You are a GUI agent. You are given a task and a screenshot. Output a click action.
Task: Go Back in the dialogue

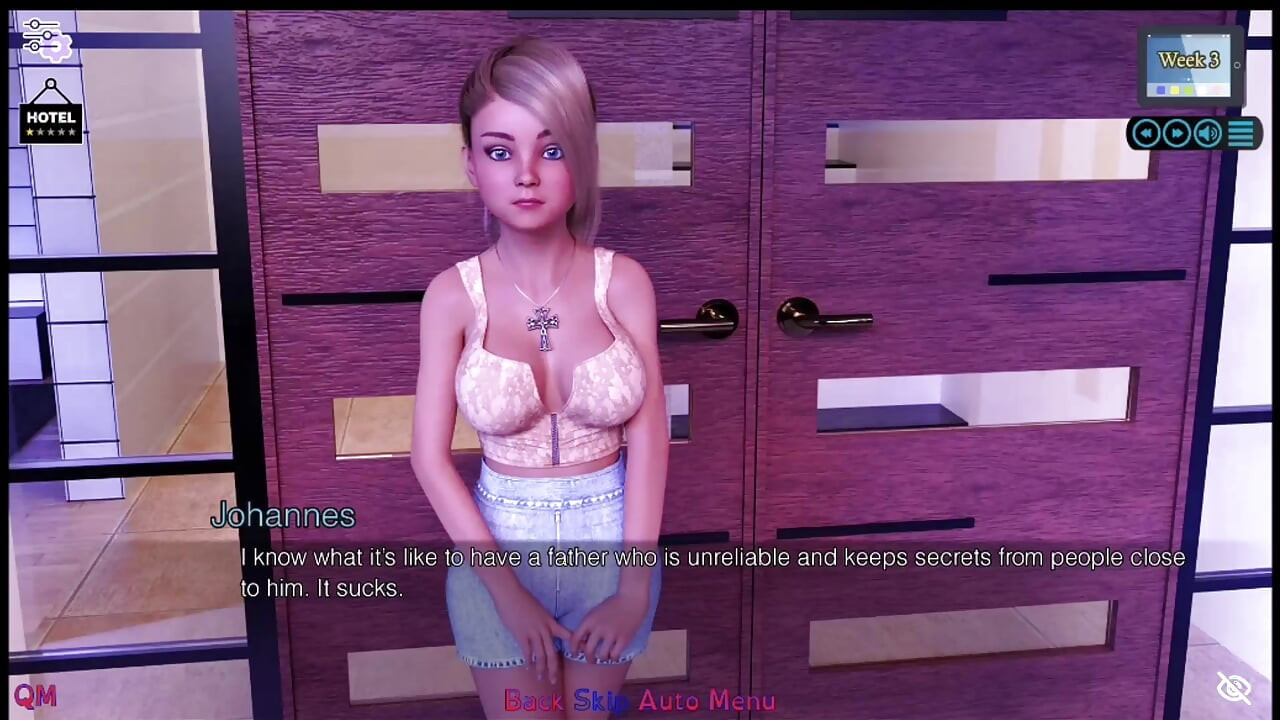click(533, 701)
